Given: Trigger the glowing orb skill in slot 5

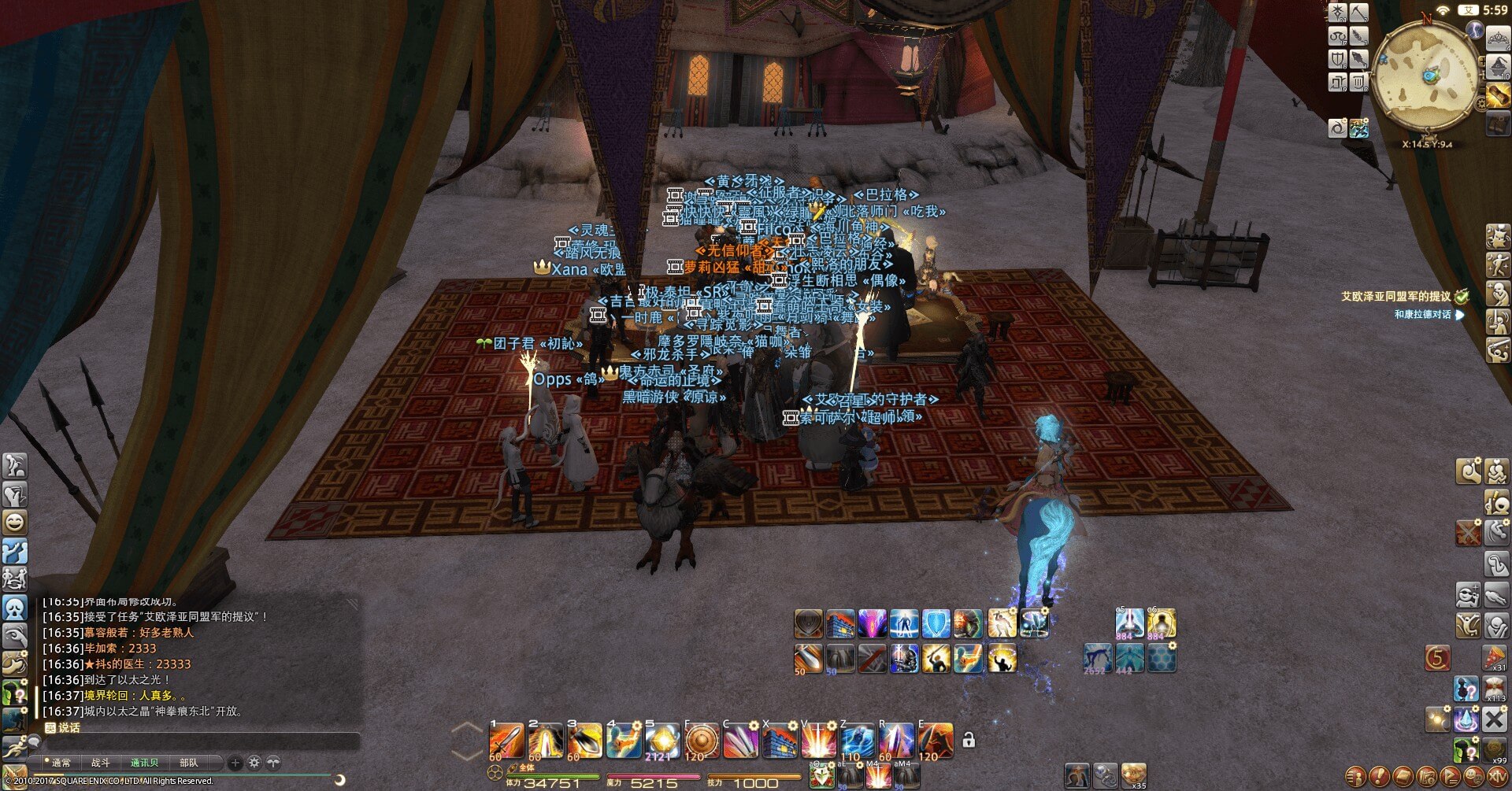Looking at the screenshot, I should coord(661,741).
